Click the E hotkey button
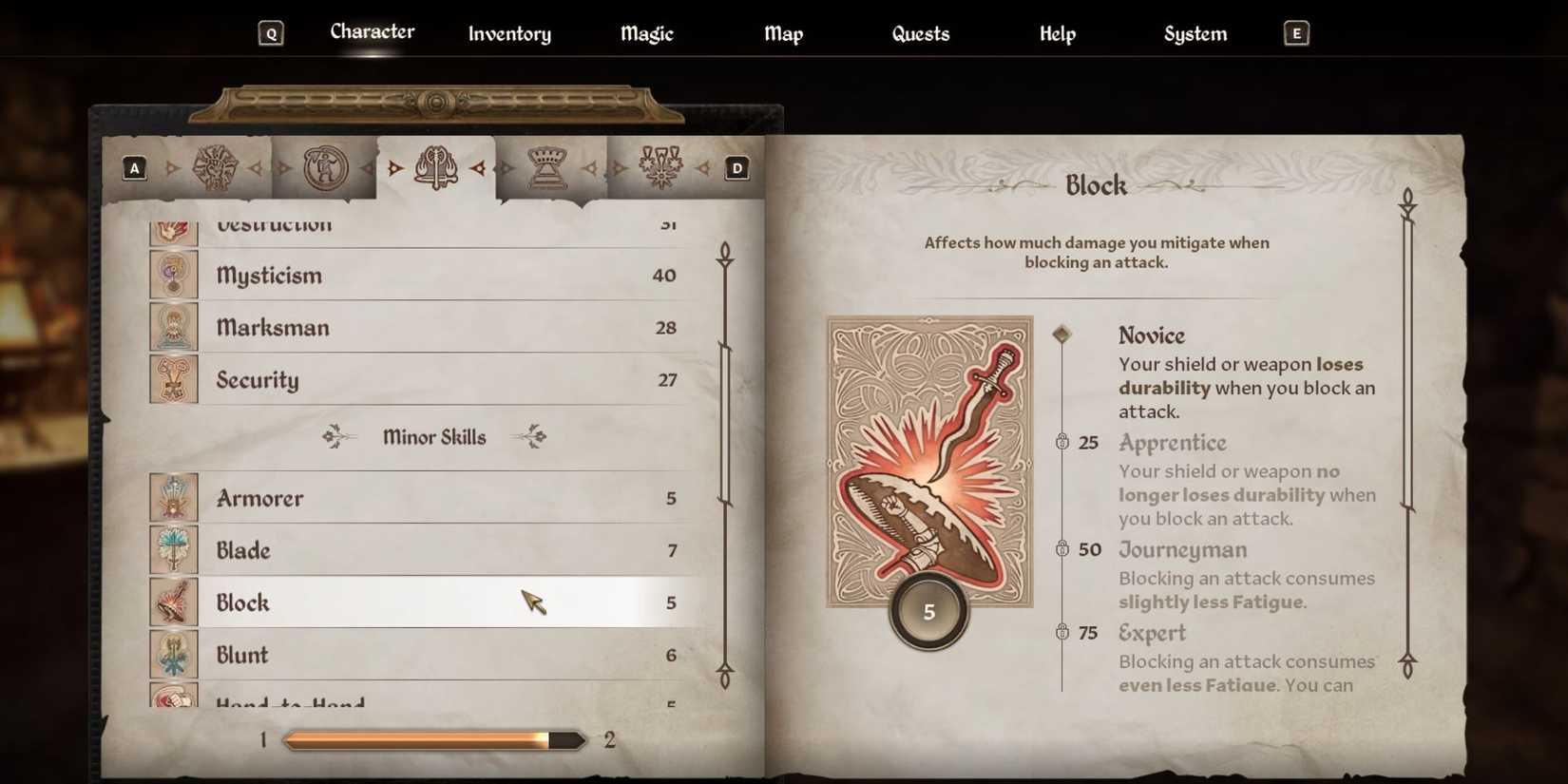The width and height of the screenshot is (1568, 784). [1294, 32]
